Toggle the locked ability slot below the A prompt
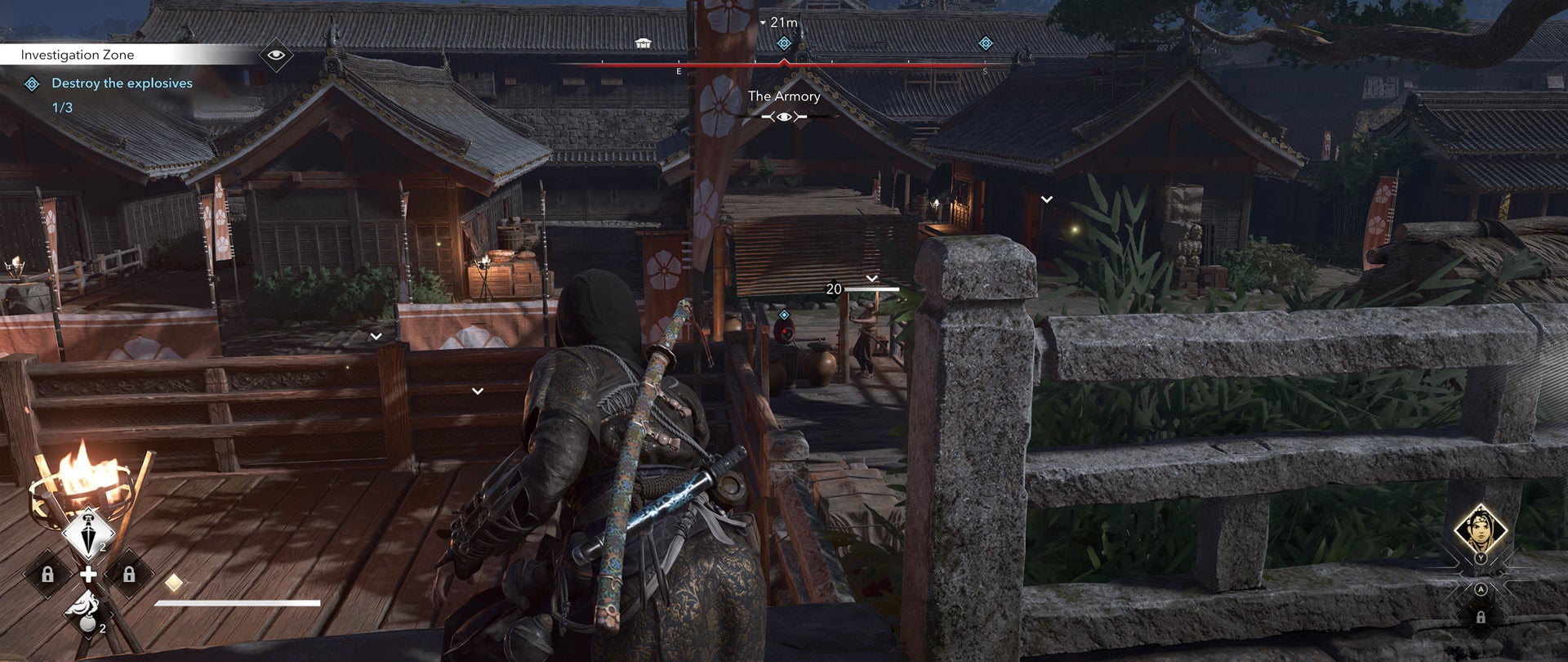This screenshot has height=662, width=1568. point(1481,618)
